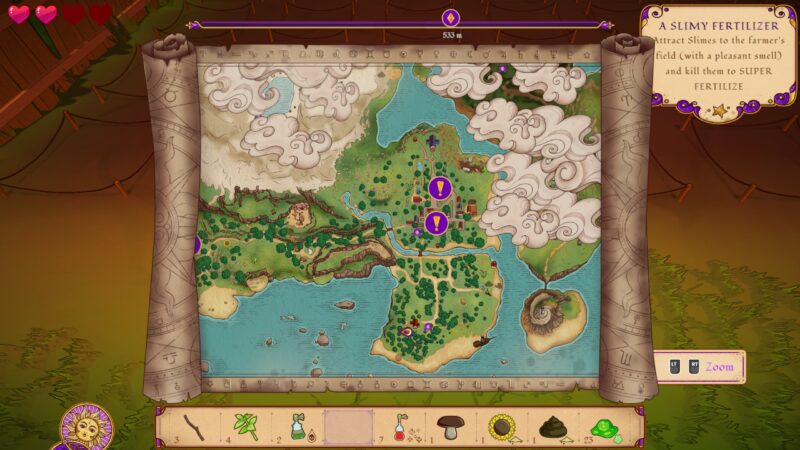The image size is (800, 450).
Task: Choose the green potion bottle slot
Action: (x=298, y=427)
